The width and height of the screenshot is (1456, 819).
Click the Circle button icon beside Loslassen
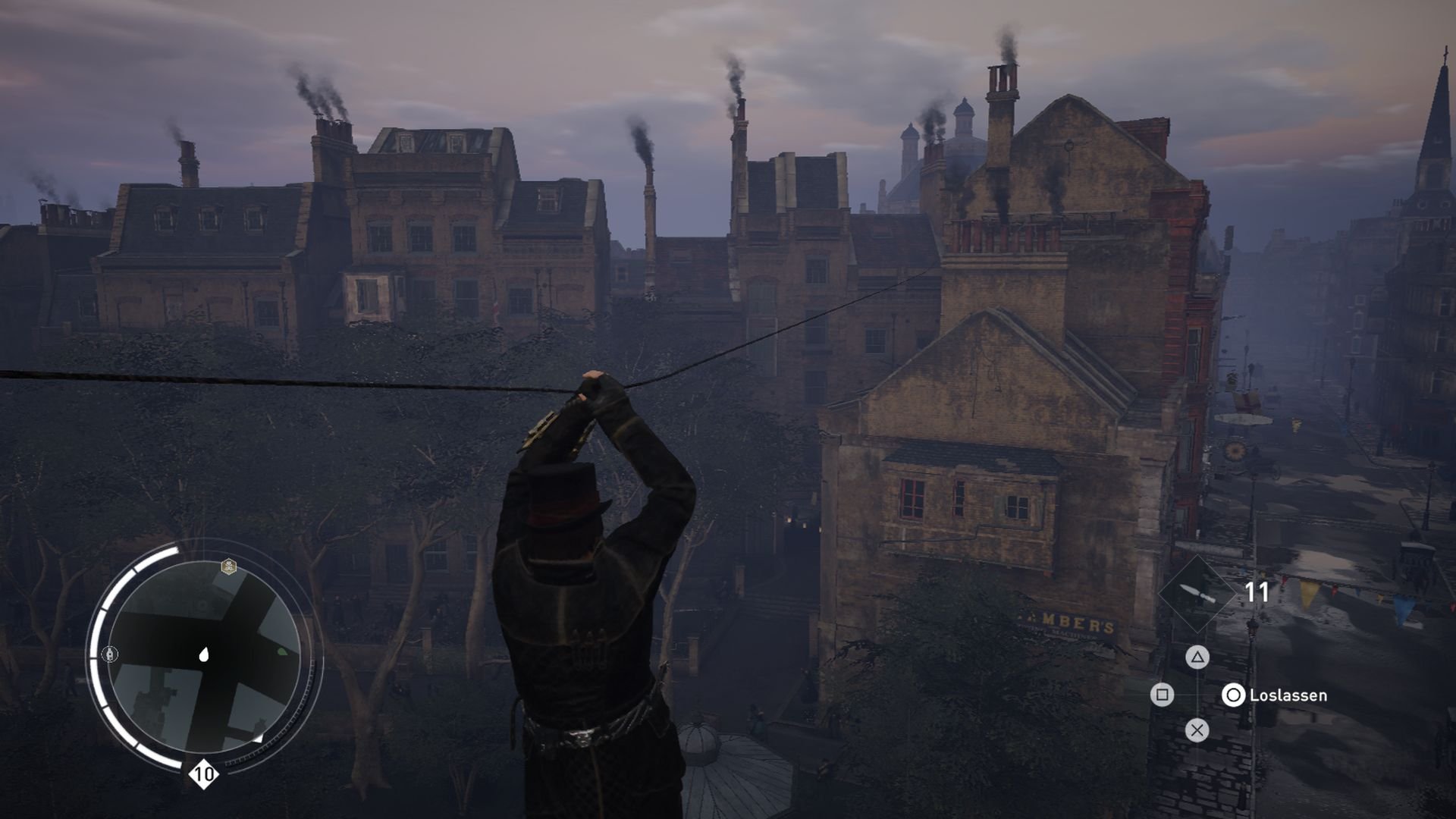click(x=1234, y=695)
